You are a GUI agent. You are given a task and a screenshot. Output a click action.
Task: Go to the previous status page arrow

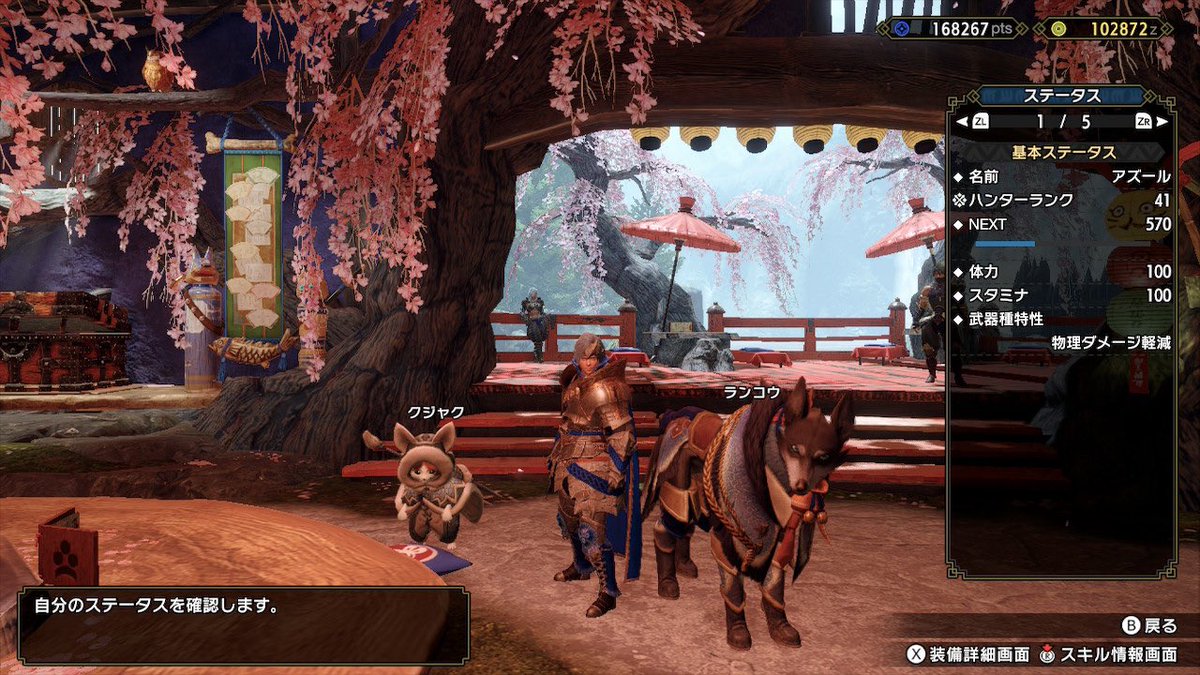[x=962, y=122]
